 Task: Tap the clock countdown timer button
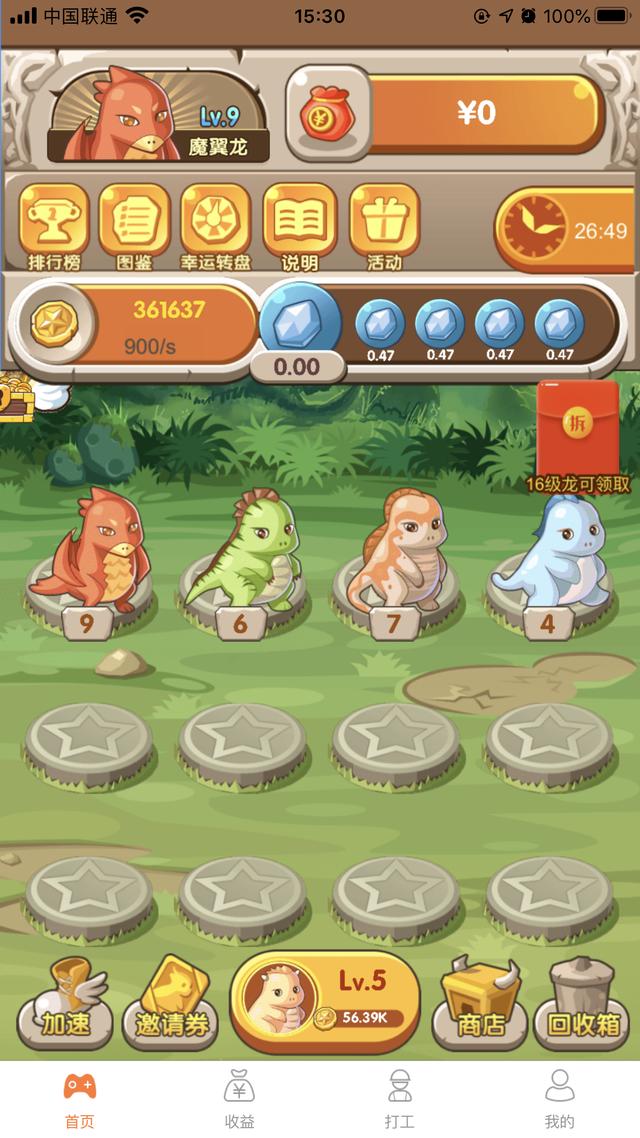pos(565,230)
